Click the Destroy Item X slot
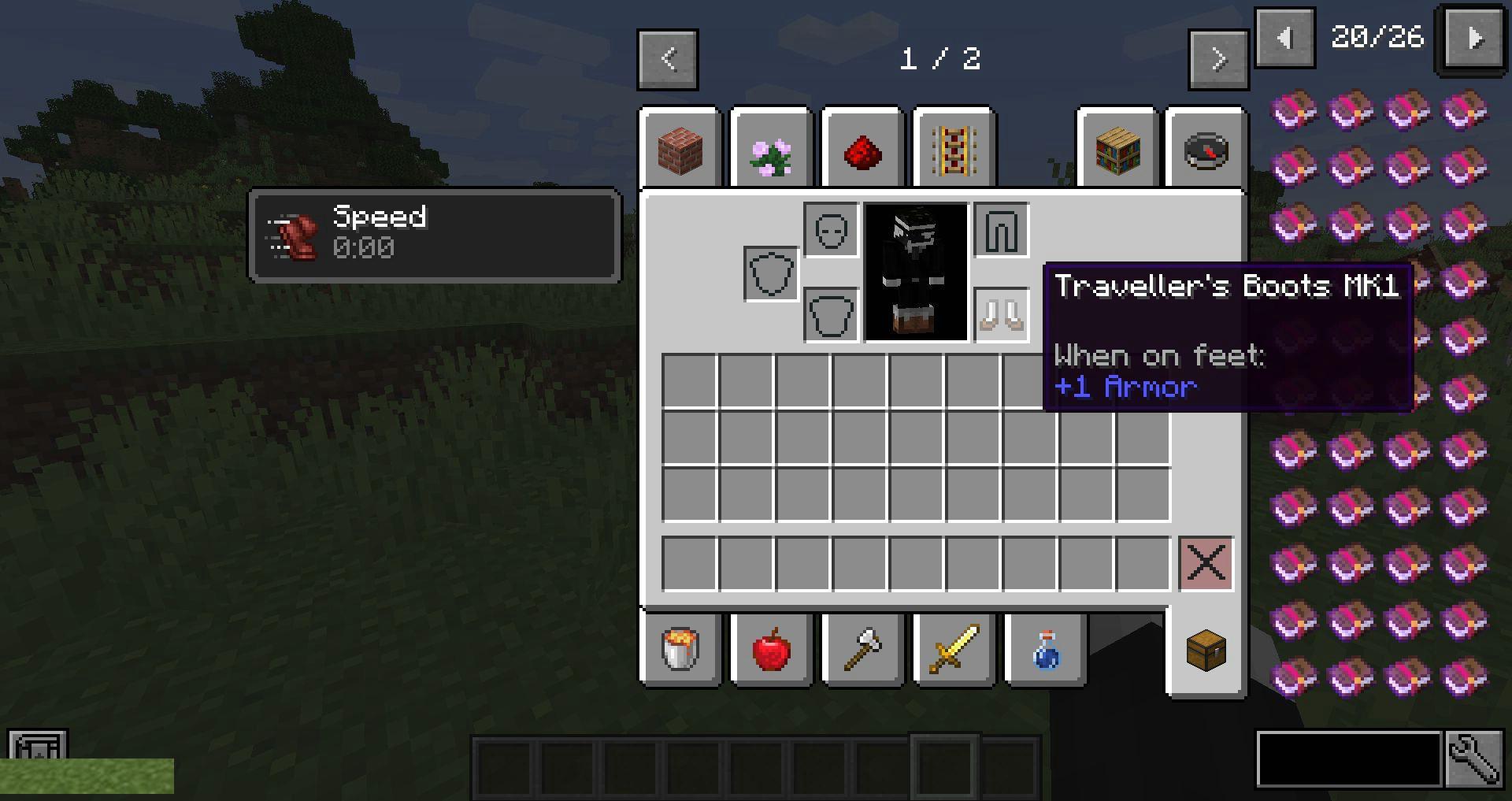 1206,563
